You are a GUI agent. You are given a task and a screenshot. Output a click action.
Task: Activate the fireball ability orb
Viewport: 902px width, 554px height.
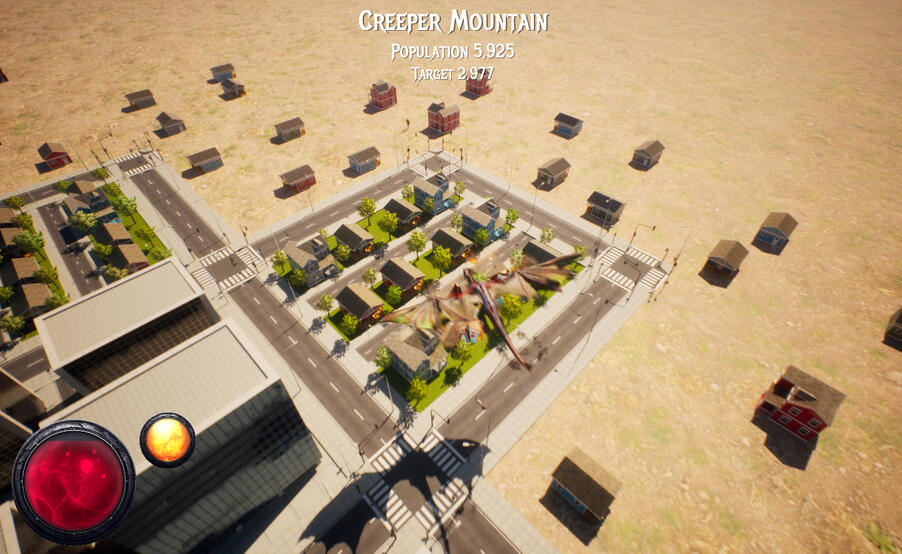(167, 440)
